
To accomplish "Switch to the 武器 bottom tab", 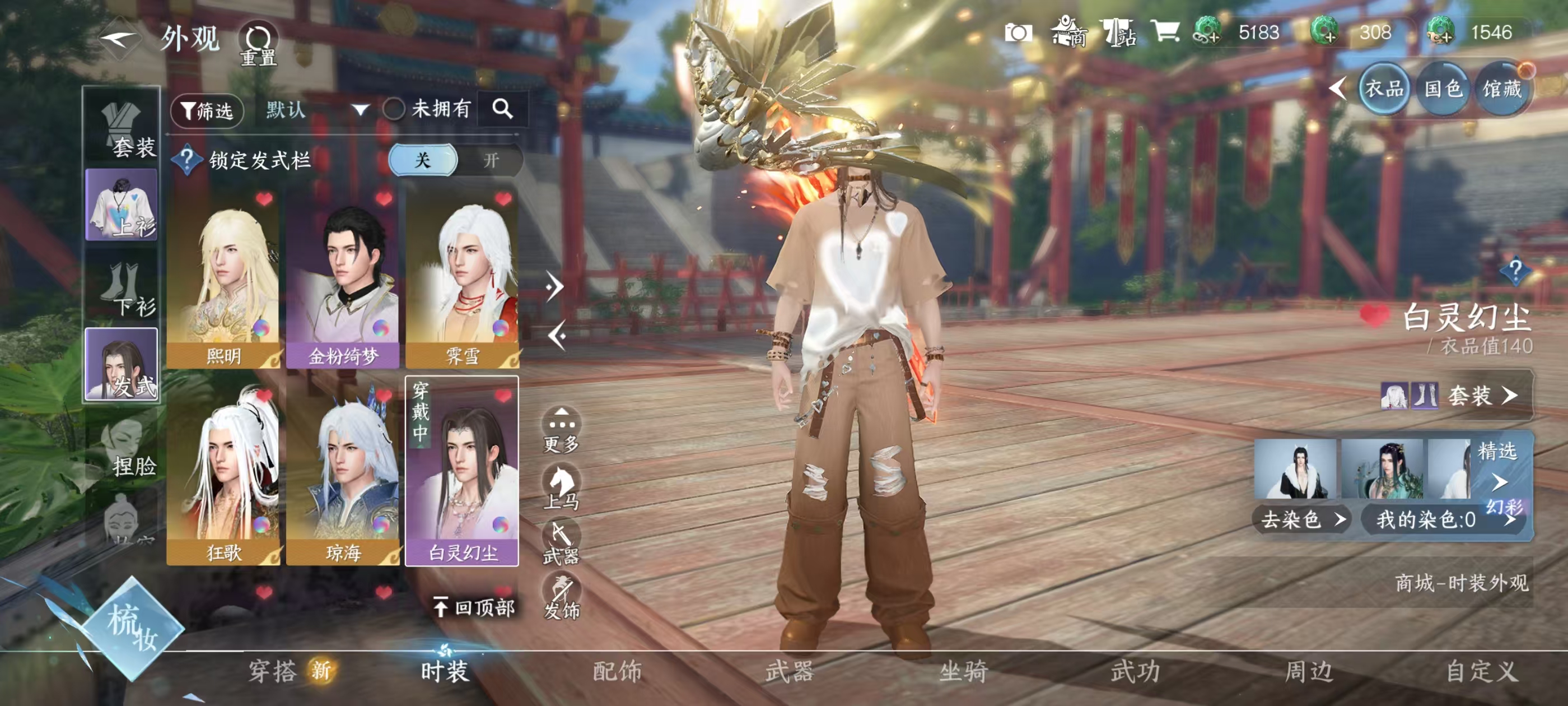I will 790,671.
